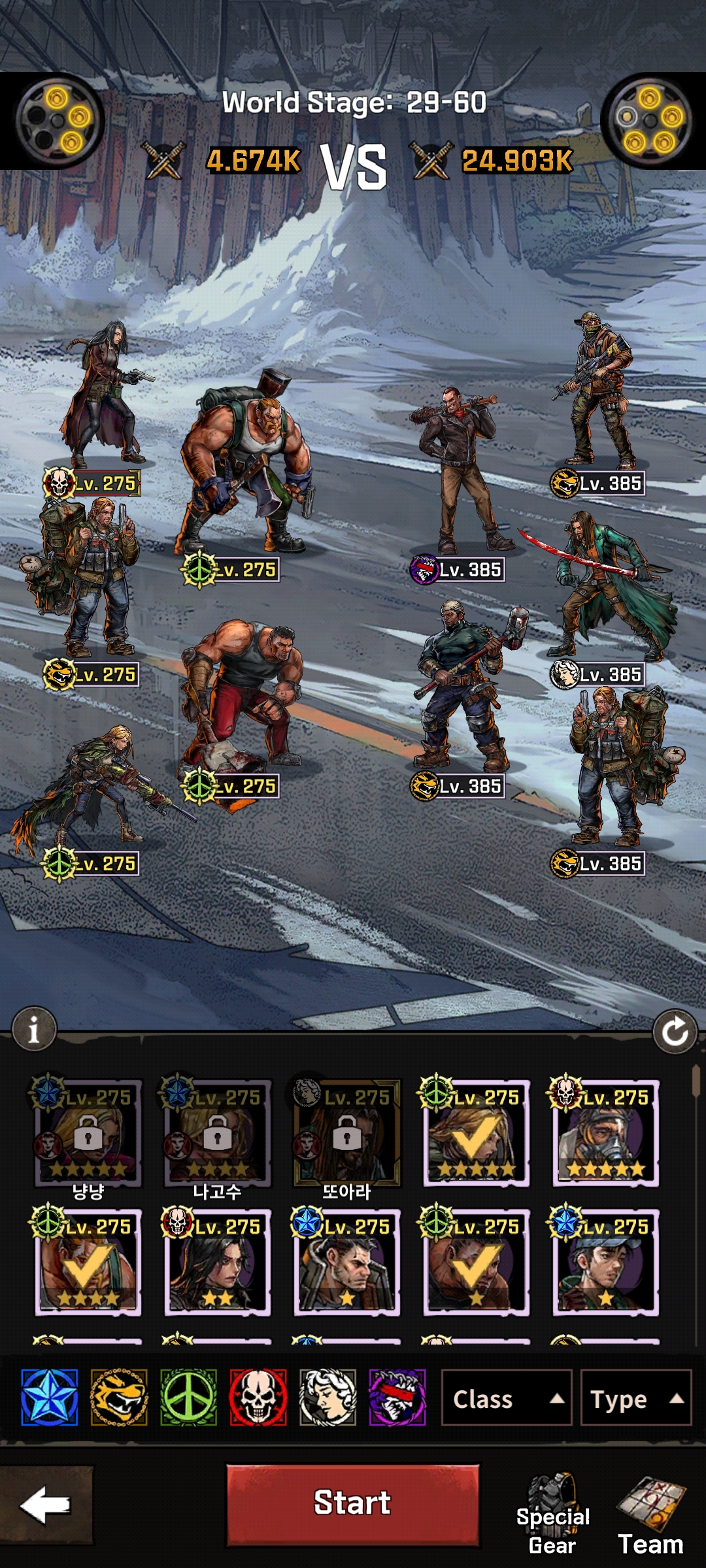Choose the locked hero card labeled 나고수
Screen dimensions: 706x1568
pyautogui.click(x=217, y=1134)
